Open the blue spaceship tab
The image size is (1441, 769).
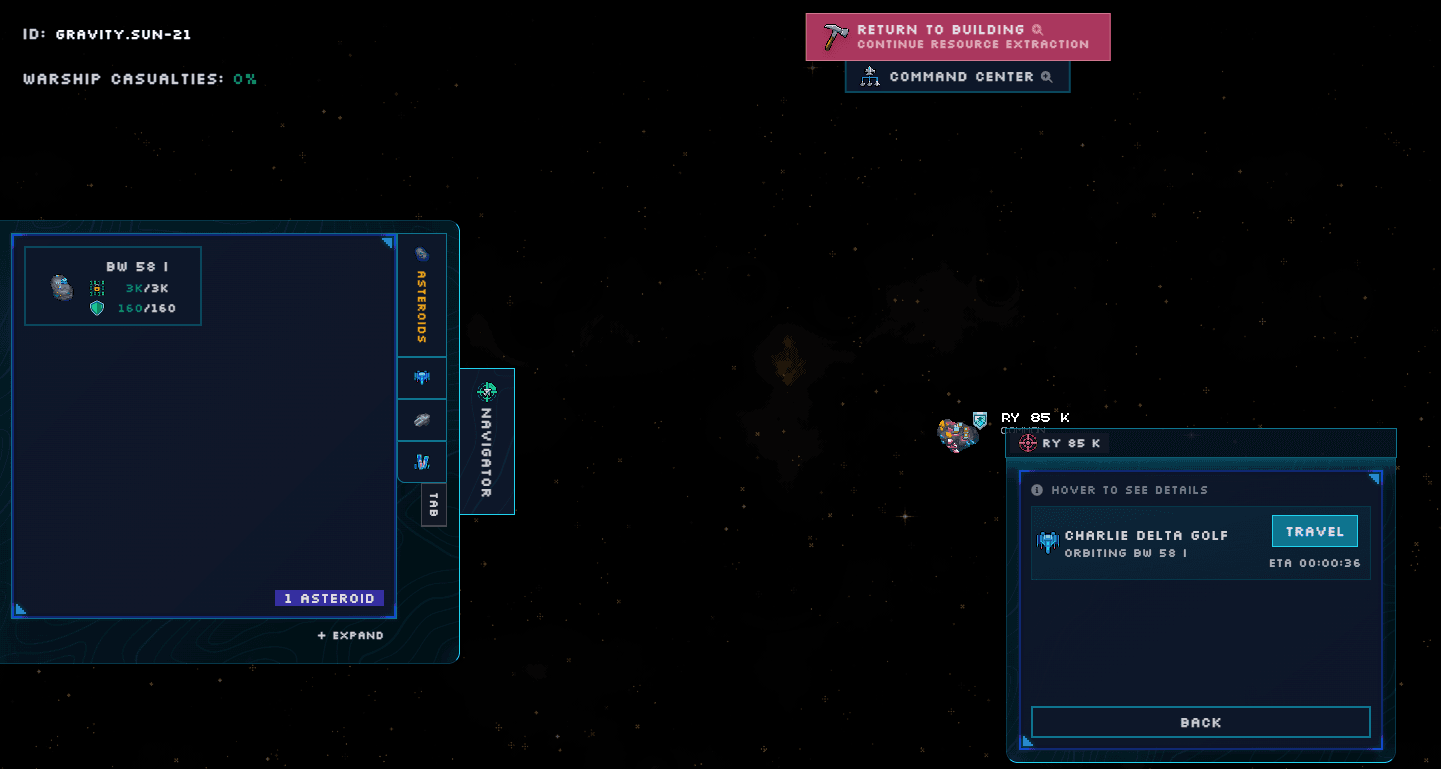click(x=422, y=377)
